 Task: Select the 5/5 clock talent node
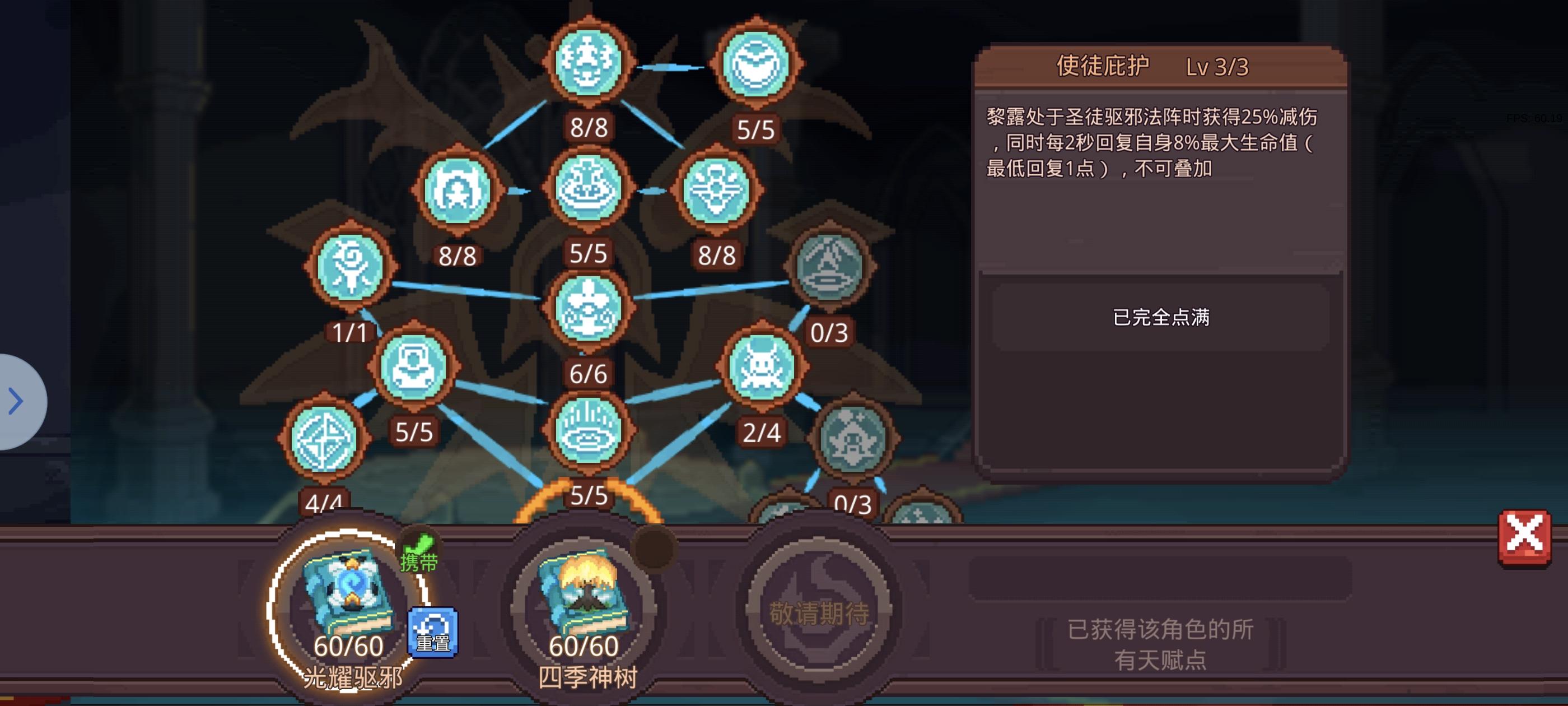coord(755,63)
